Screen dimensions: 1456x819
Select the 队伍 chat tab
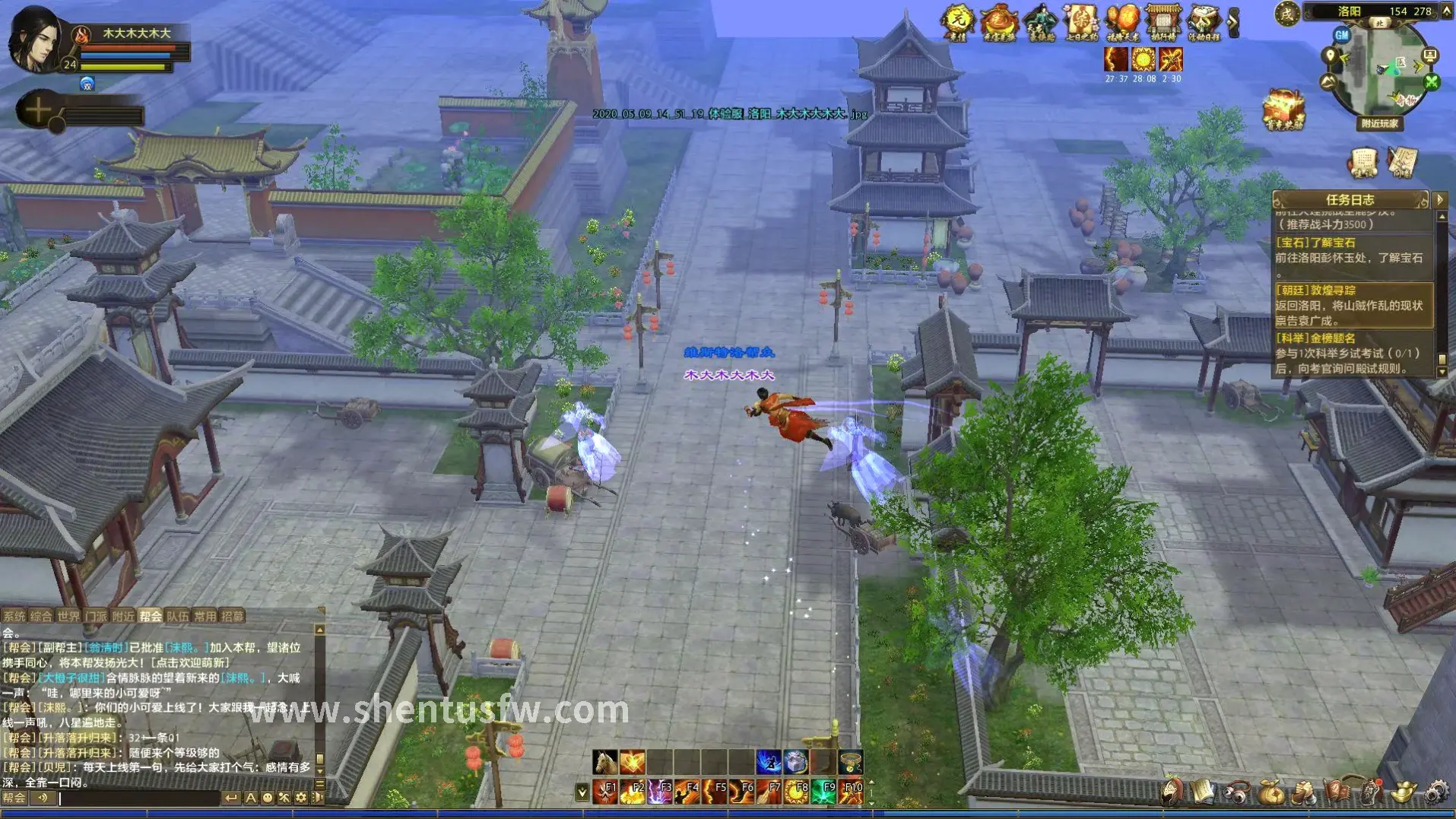[177, 616]
